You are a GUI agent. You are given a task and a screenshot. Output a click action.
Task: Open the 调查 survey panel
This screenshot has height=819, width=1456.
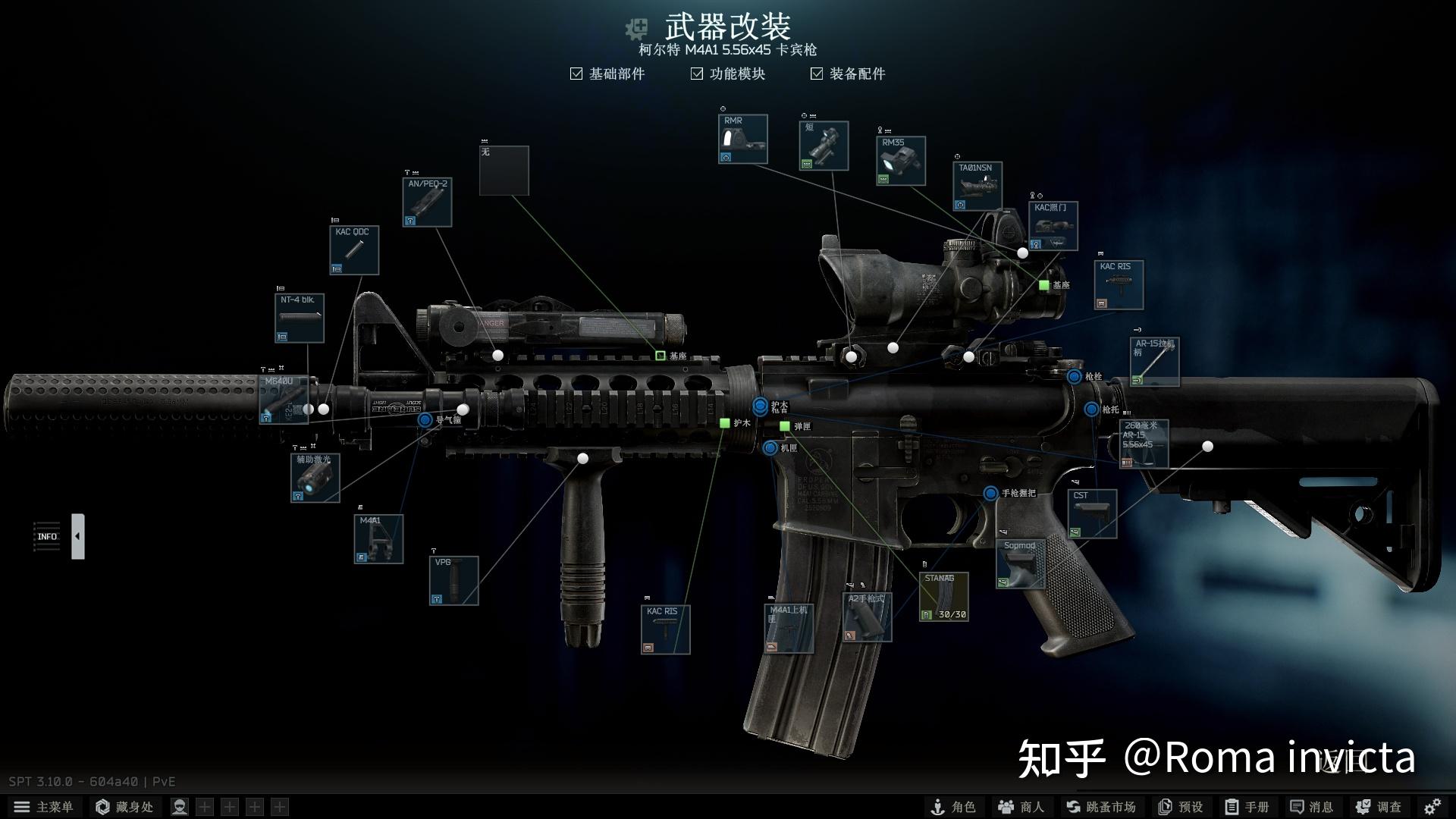[x=1380, y=806]
